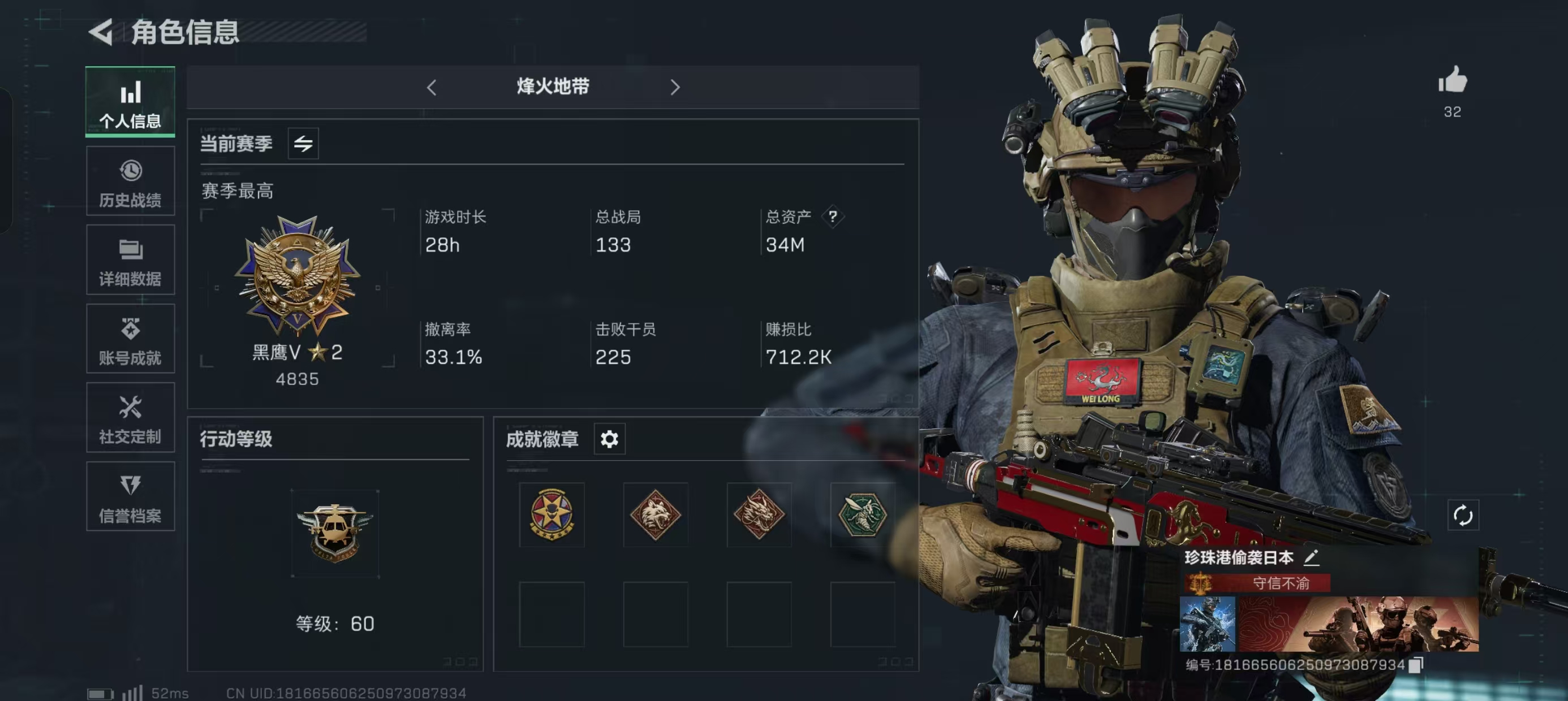Select the 社交定制 tab
1568x701 pixels.
(x=130, y=418)
